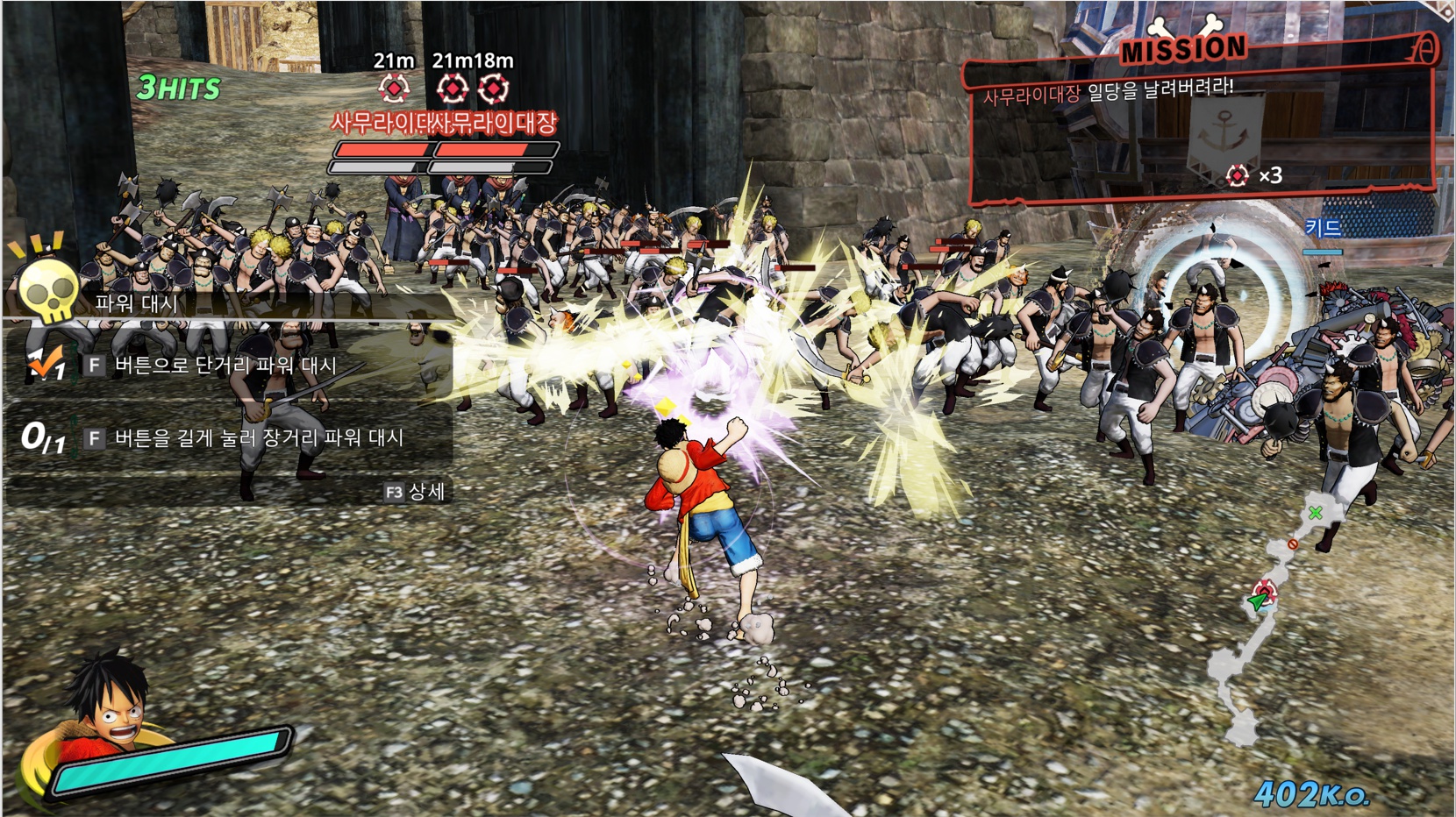Select the long-range power dash objective row
This screenshot has height=817, width=1456.
pos(226,437)
